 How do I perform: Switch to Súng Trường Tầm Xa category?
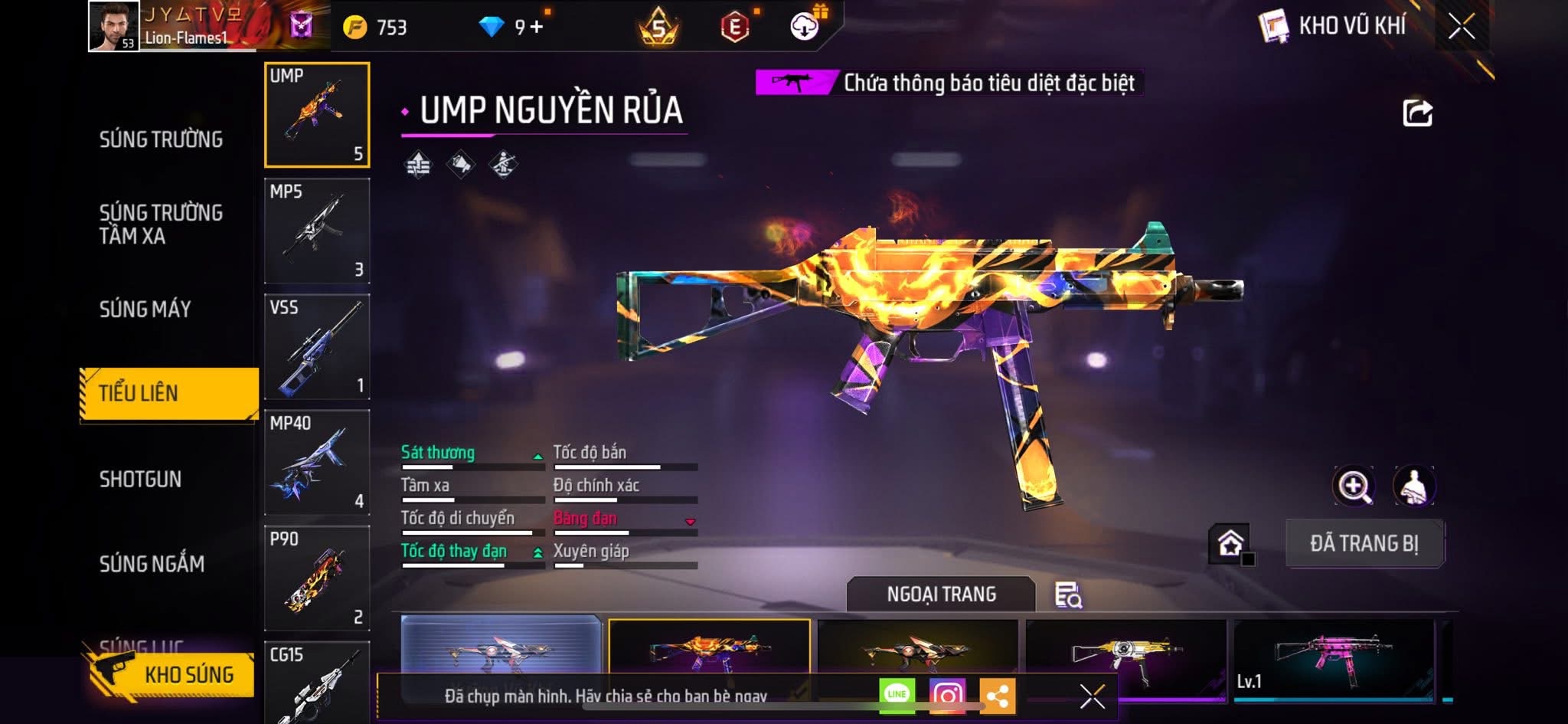click(x=161, y=224)
